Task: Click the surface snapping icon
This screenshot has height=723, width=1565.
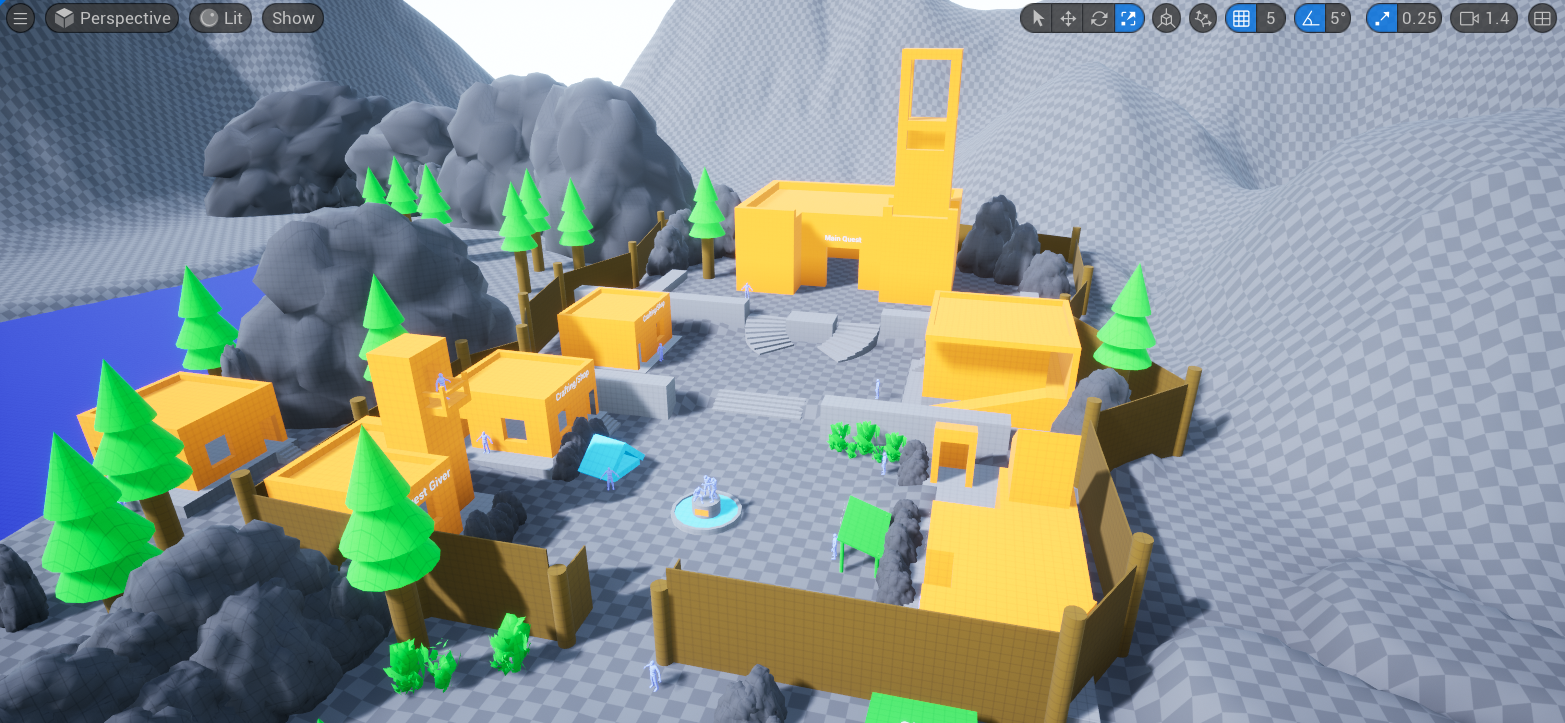Action: pyautogui.click(x=1203, y=18)
